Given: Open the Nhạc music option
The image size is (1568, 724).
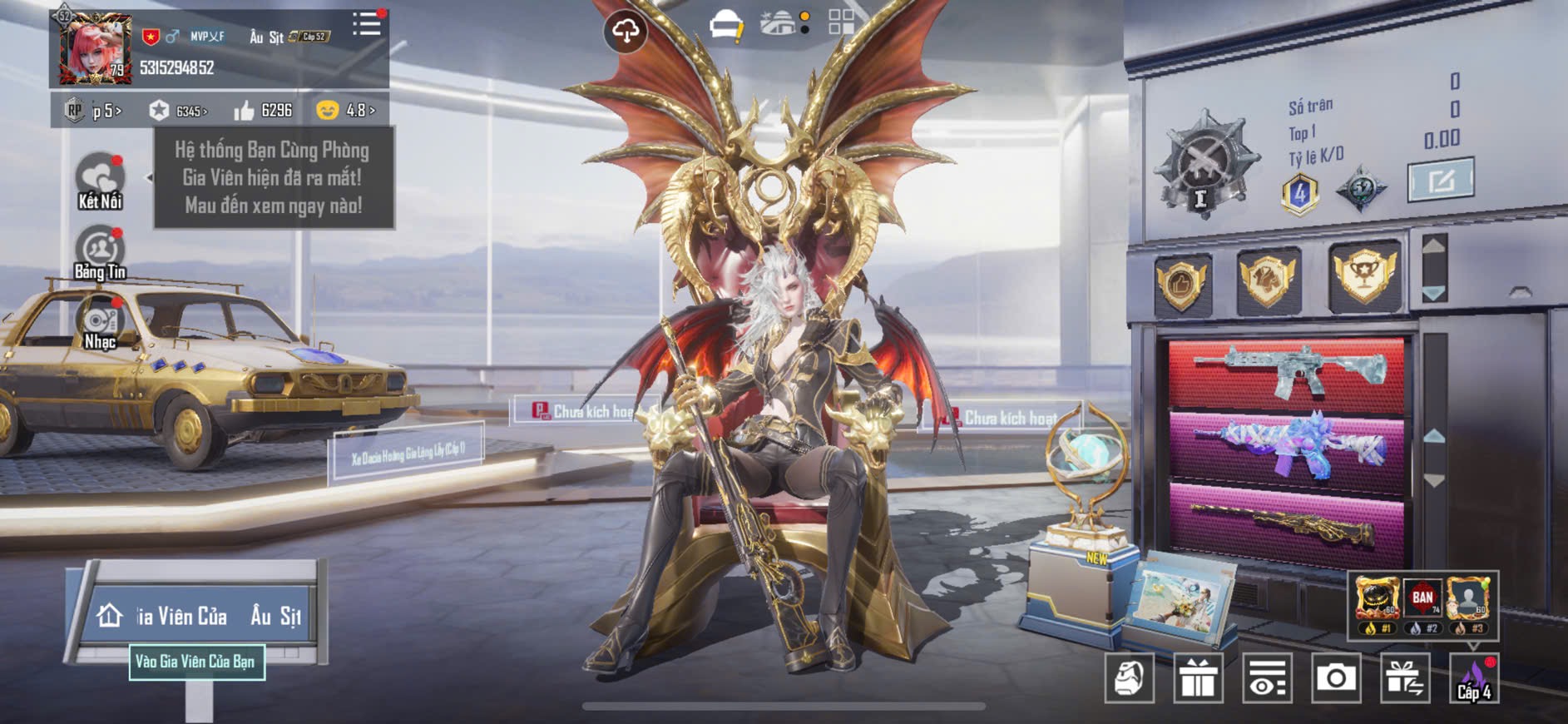Looking at the screenshot, I should tap(100, 325).
